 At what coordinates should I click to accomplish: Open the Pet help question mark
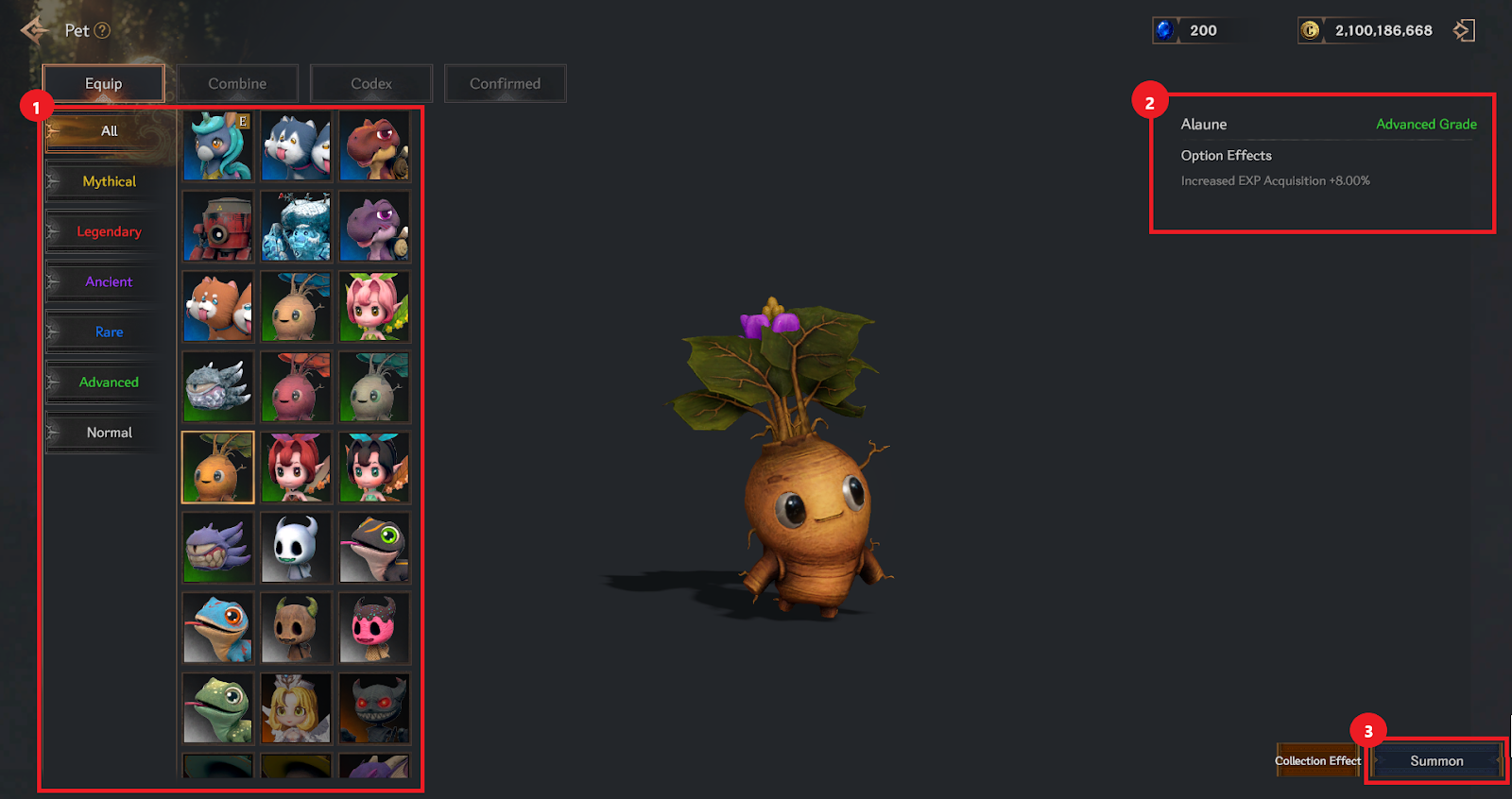(x=102, y=30)
